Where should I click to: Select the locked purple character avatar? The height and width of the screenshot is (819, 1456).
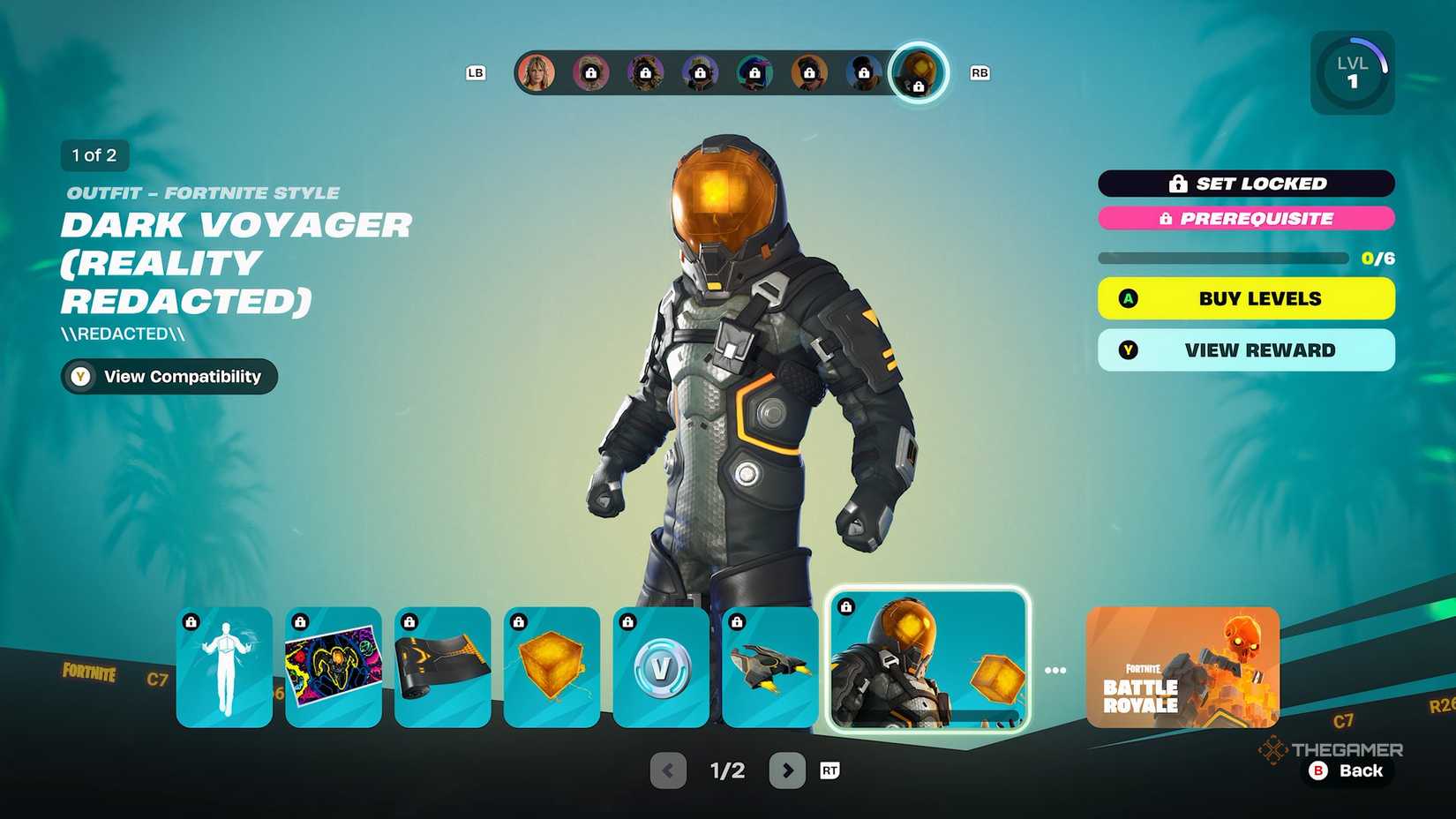point(700,73)
